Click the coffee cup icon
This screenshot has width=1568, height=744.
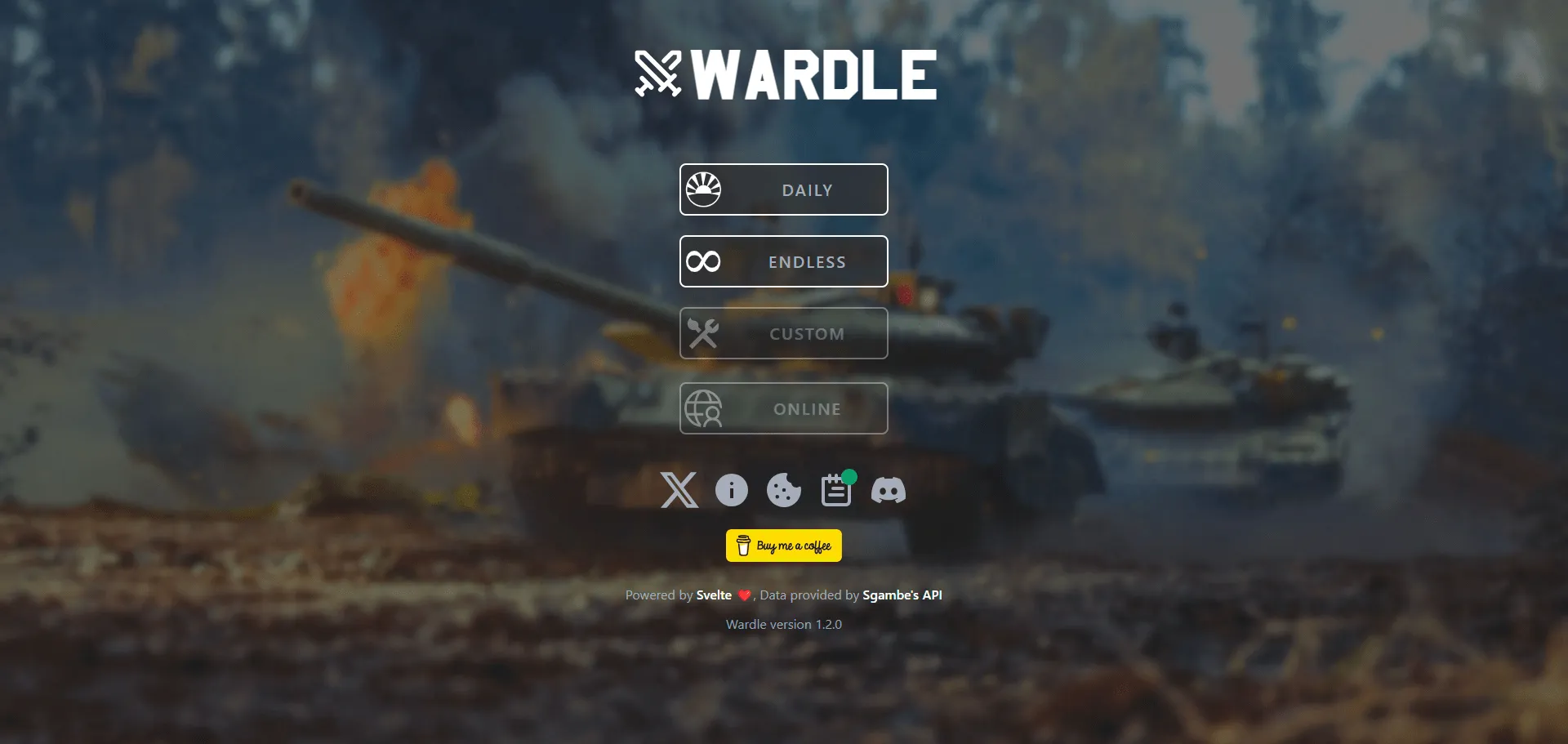click(742, 546)
